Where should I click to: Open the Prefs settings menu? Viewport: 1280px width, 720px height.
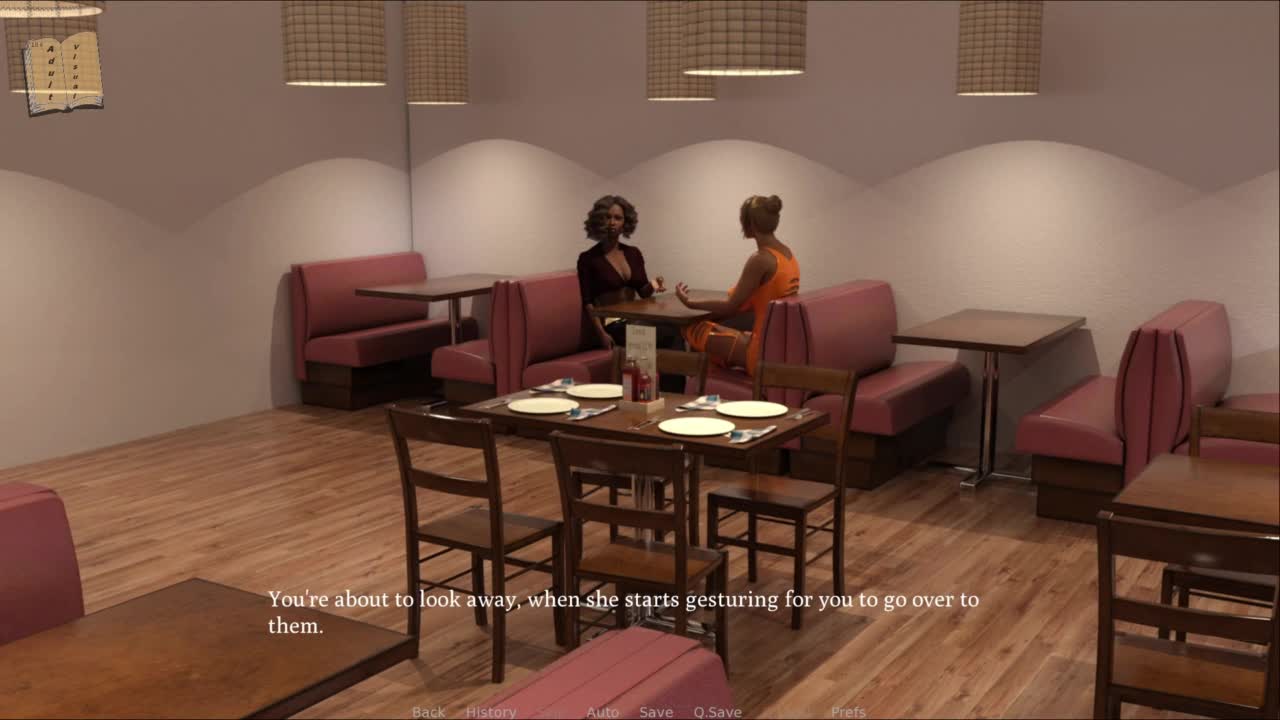tap(848, 712)
